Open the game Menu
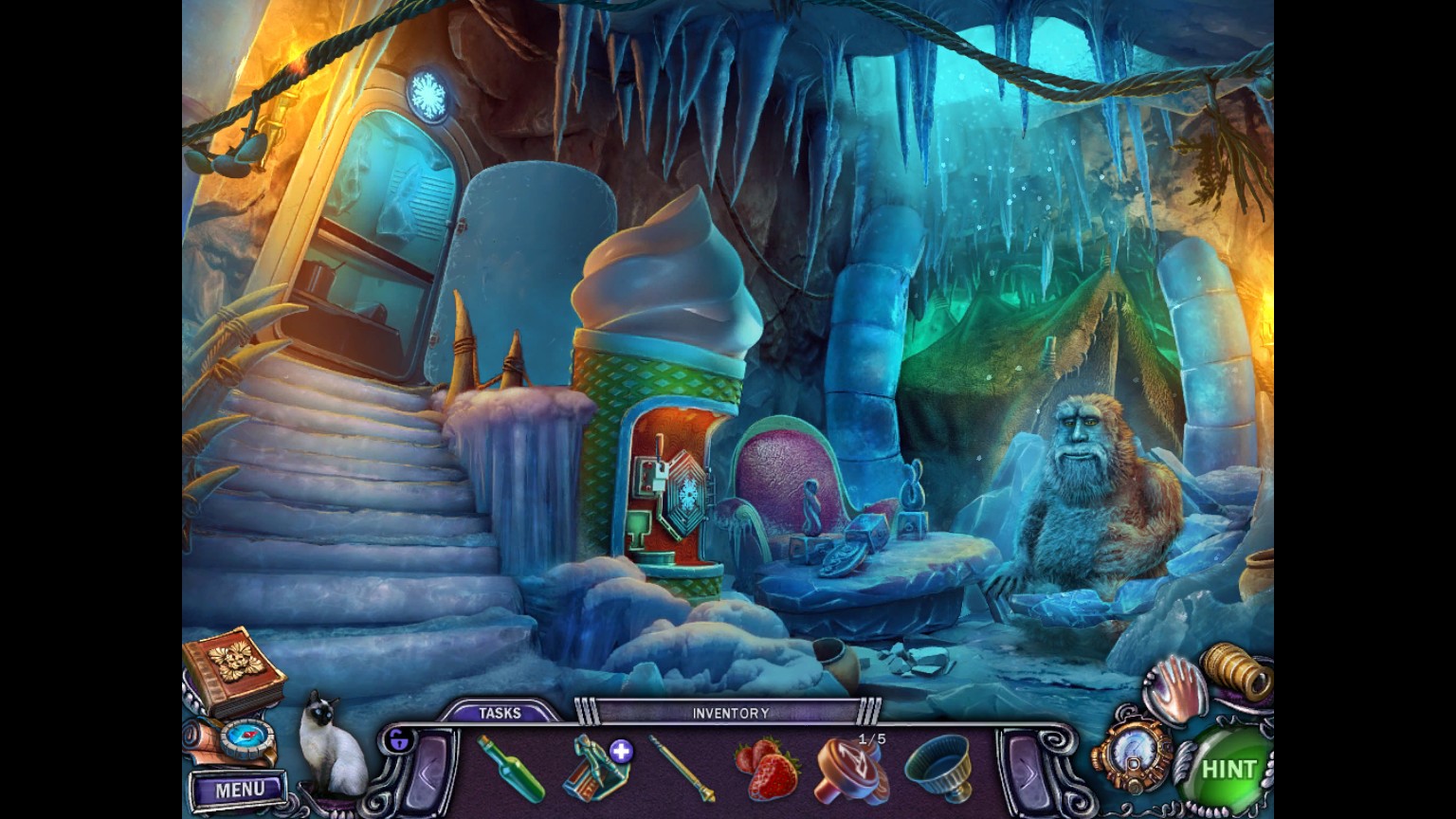The height and width of the screenshot is (819, 1456). pyautogui.click(x=239, y=789)
